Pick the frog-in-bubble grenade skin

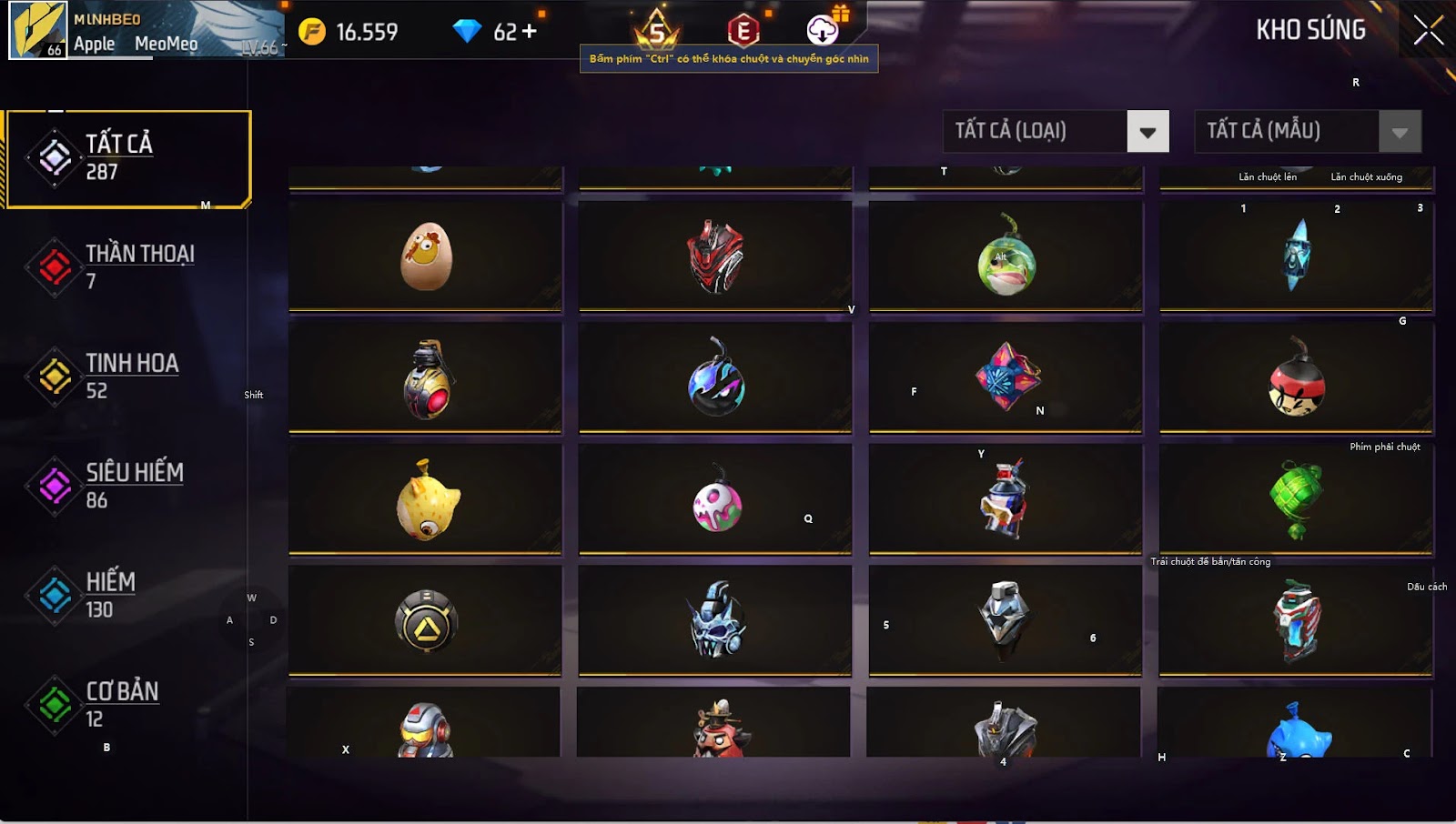pos(1006,258)
